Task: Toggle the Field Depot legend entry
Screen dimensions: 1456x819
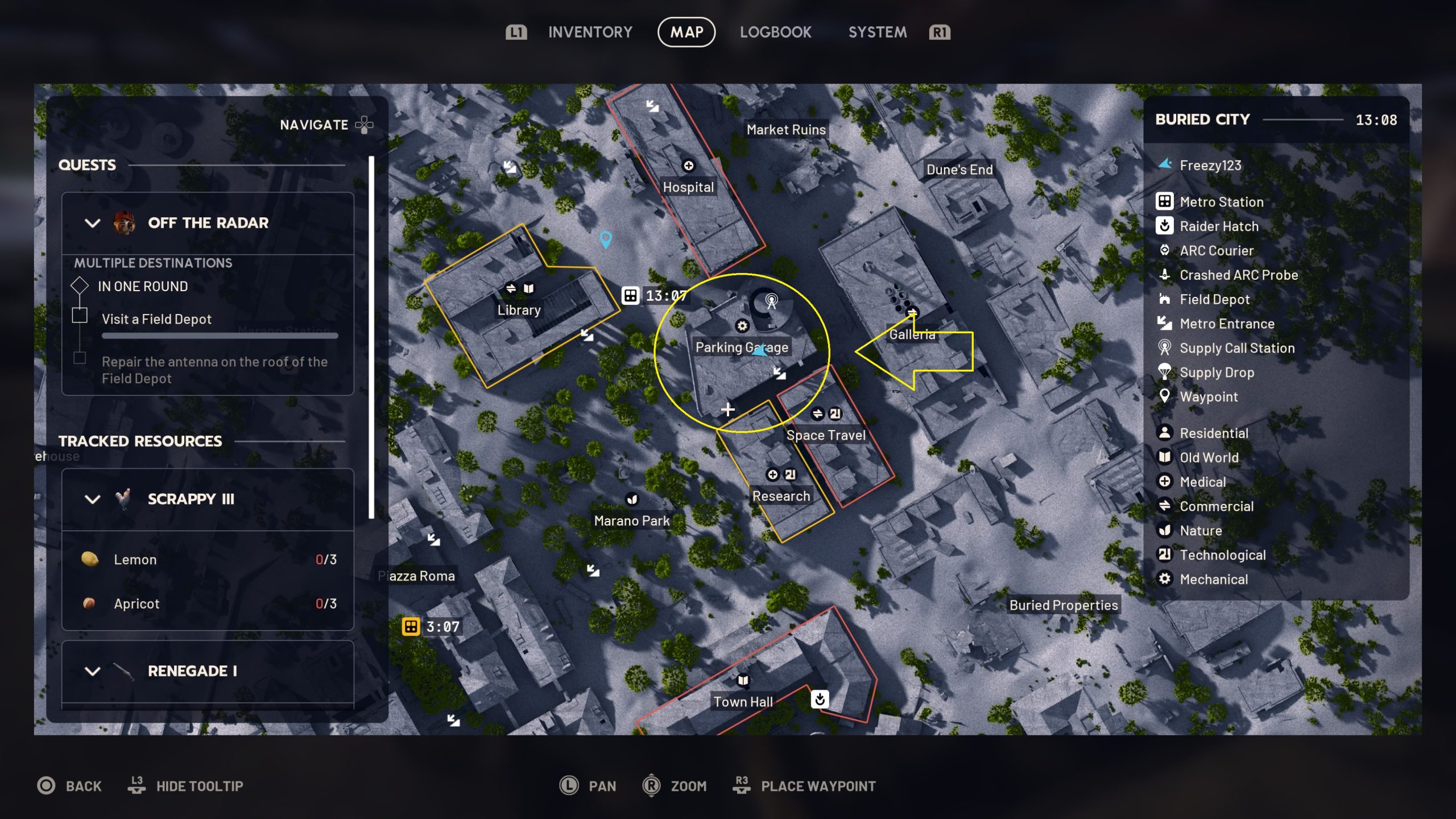Action: pos(1214,299)
